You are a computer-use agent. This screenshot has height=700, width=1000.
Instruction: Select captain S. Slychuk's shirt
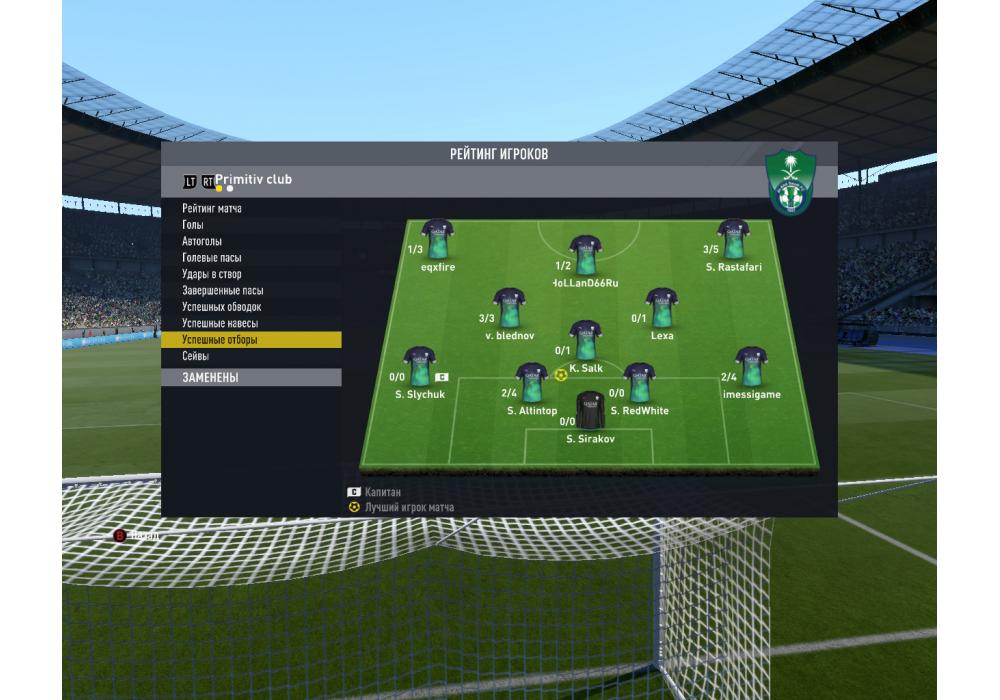[419, 367]
